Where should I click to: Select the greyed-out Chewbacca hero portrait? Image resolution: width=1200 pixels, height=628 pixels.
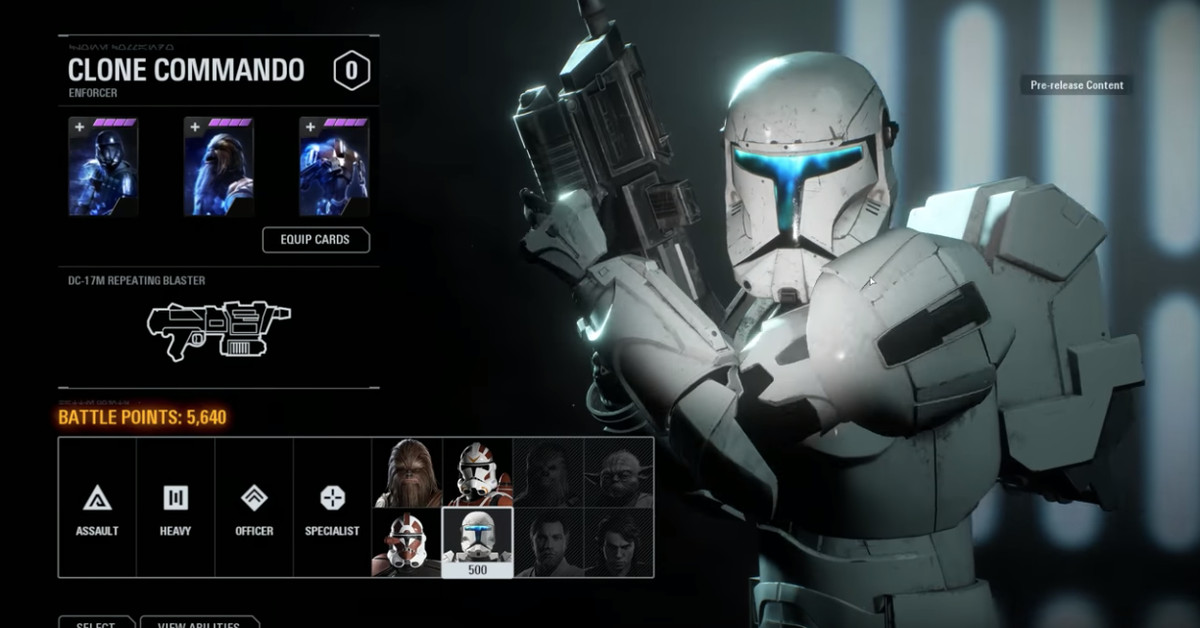[548, 472]
